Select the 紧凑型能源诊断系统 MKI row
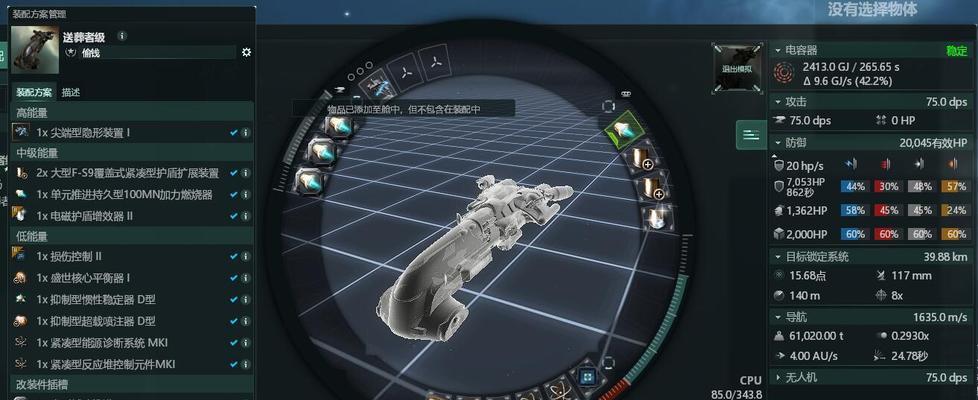978x400 pixels. [x=106, y=343]
